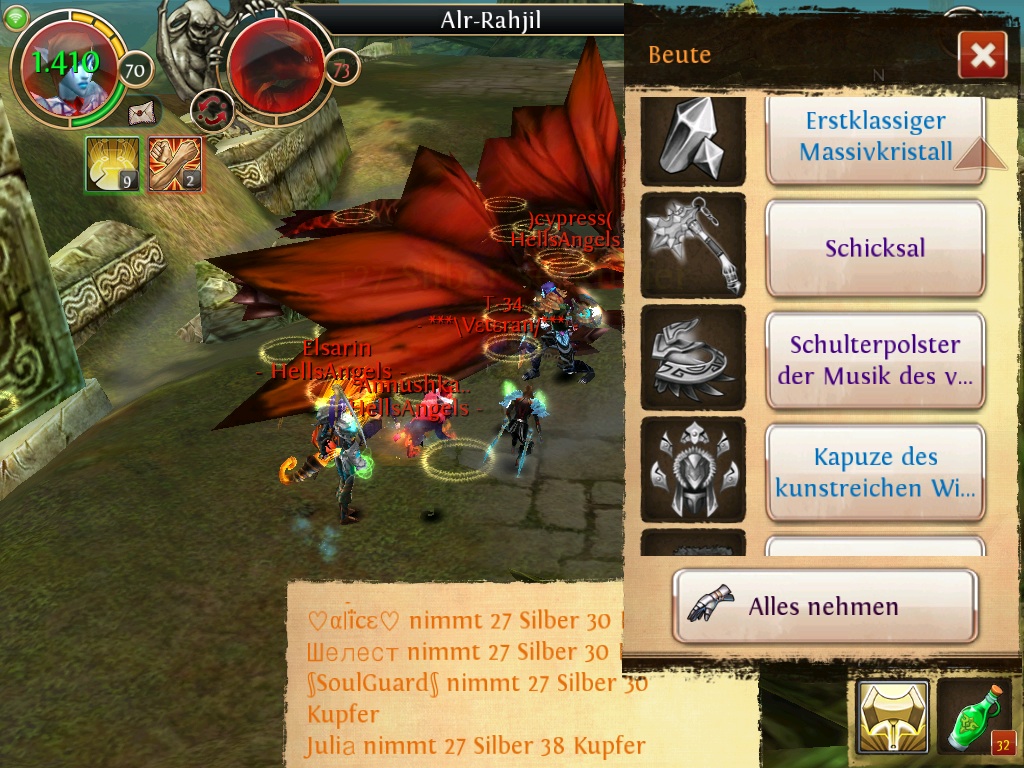Viewport: 1024px width, 768px height.
Task: Take all loot with Alles nehmen
Action: click(824, 606)
